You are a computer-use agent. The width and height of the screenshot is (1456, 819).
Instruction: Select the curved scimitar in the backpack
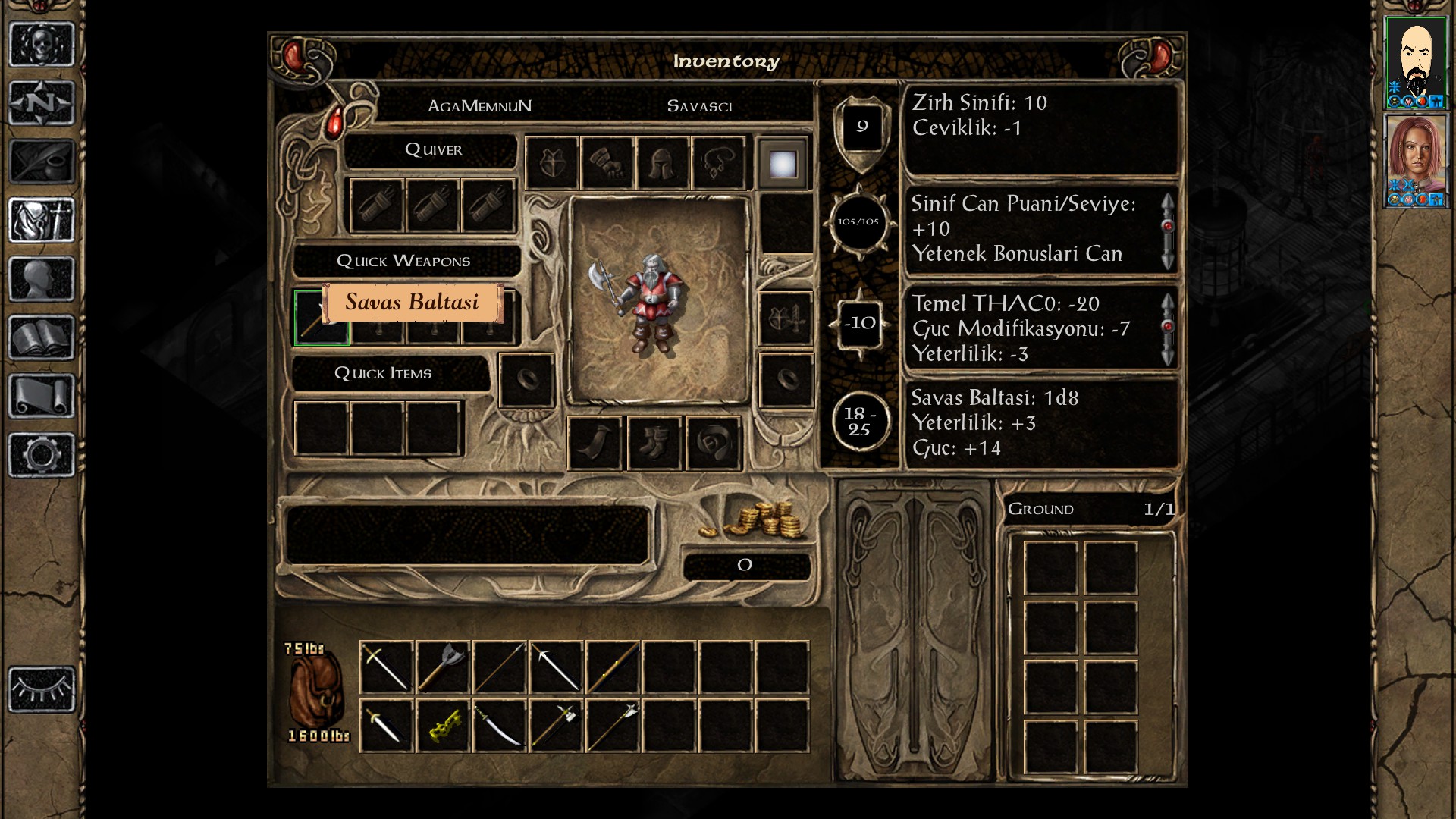(x=499, y=726)
